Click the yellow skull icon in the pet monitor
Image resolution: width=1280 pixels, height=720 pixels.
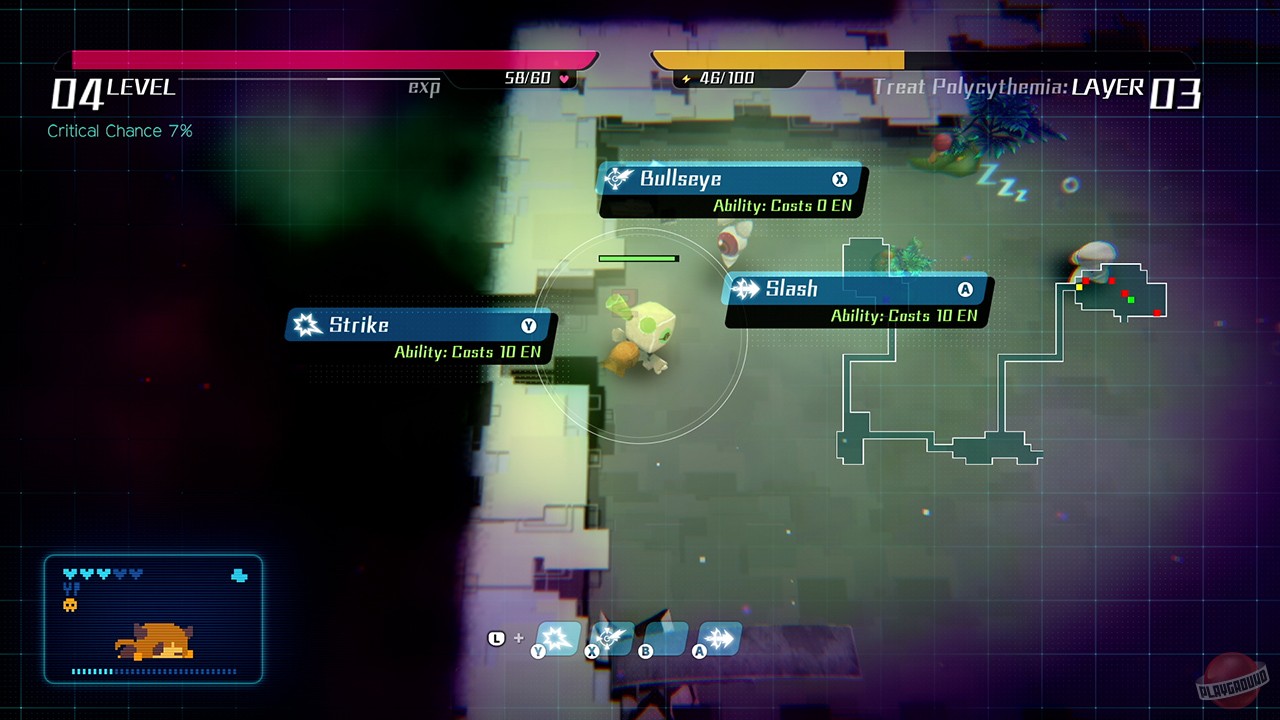[x=70, y=605]
